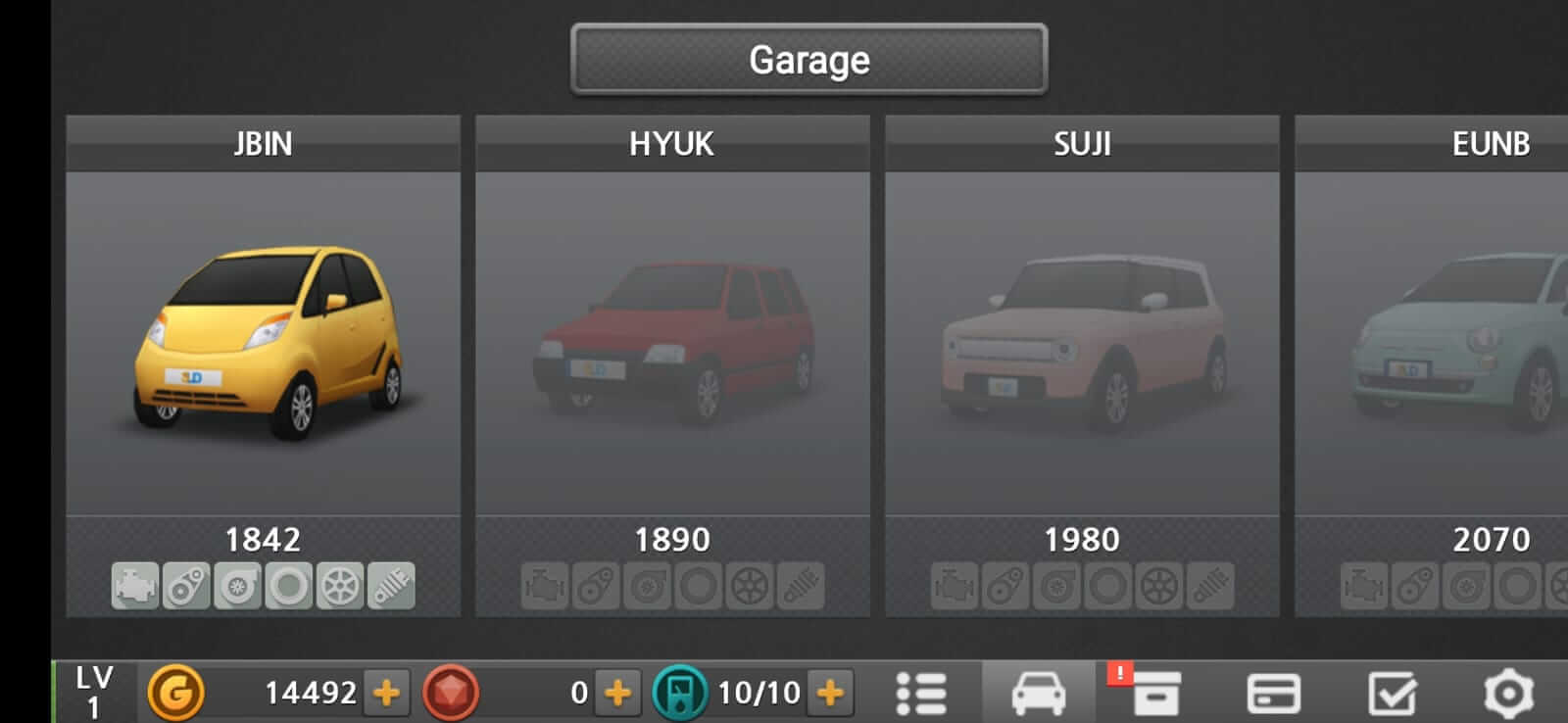Buy more fuel with the plus button

pyautogui.click(x=828, y=695)
